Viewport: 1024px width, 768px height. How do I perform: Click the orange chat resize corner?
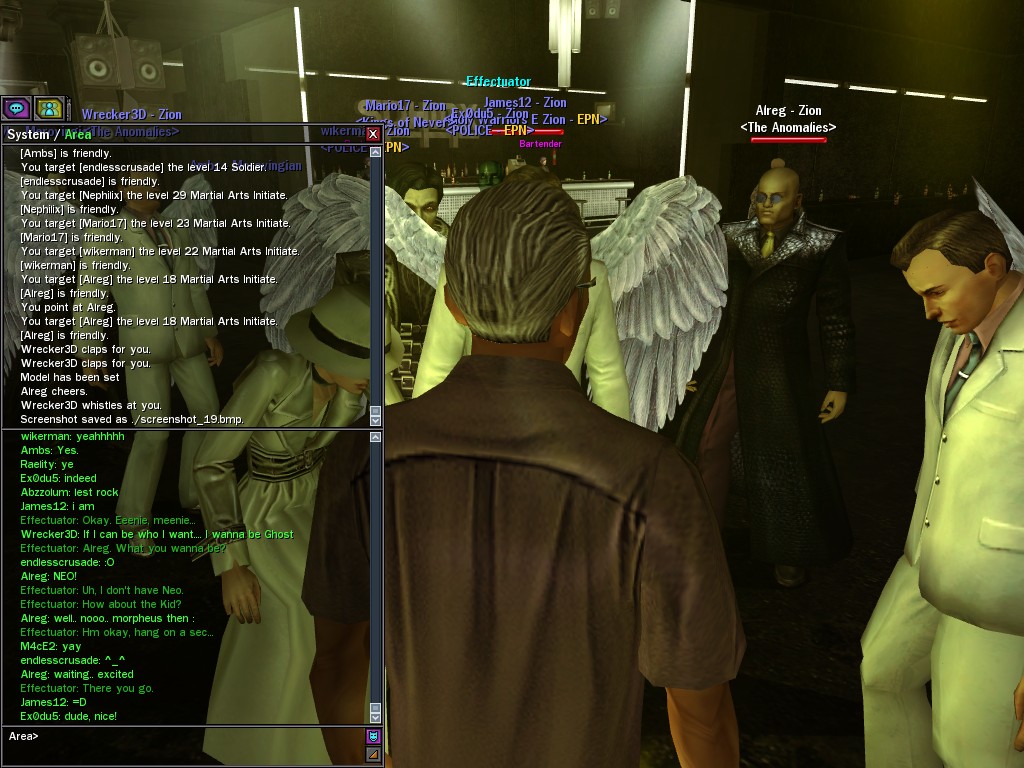pyautogui.click(x=374, y=753)
